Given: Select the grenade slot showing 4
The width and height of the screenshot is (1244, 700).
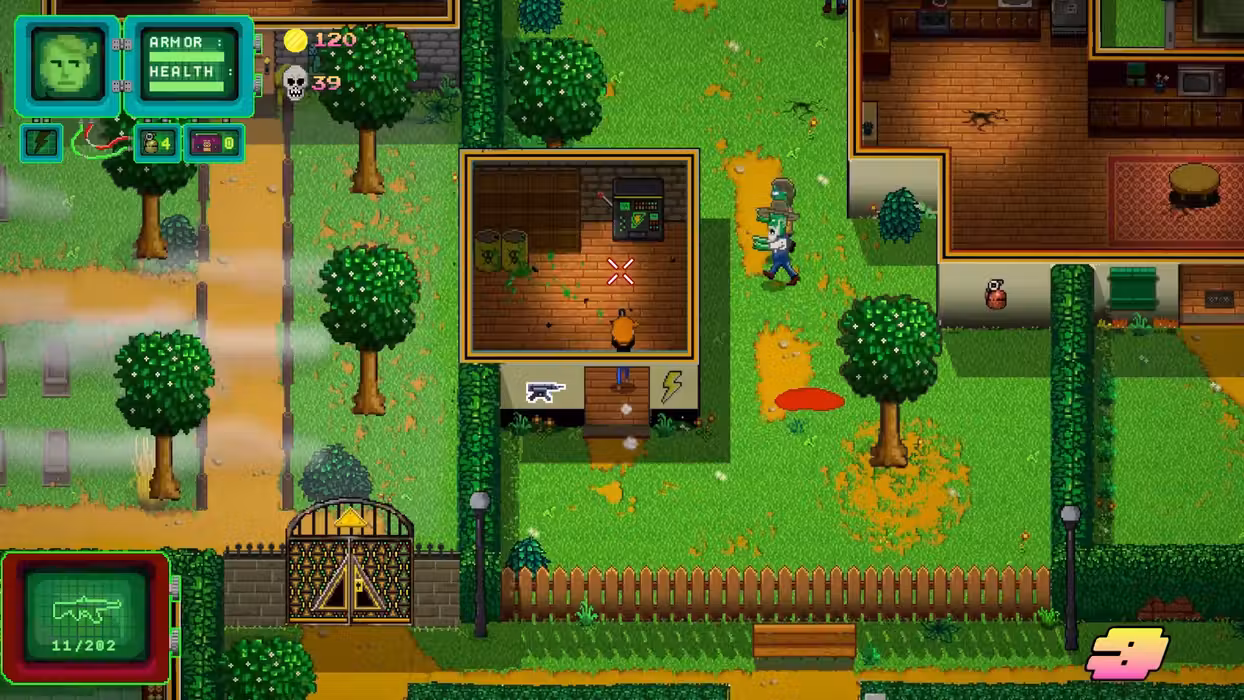Looking at the screenshot, I should point(158,143).
